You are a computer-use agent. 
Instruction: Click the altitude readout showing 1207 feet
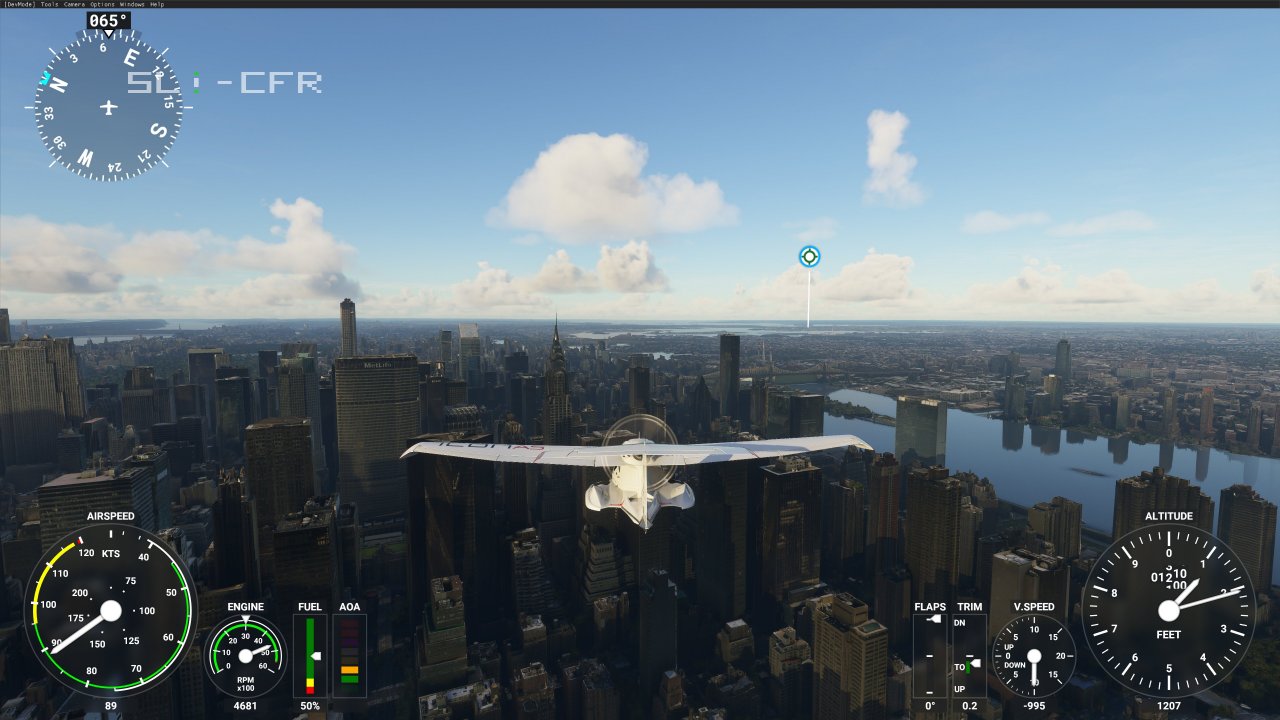point(1168,706)
